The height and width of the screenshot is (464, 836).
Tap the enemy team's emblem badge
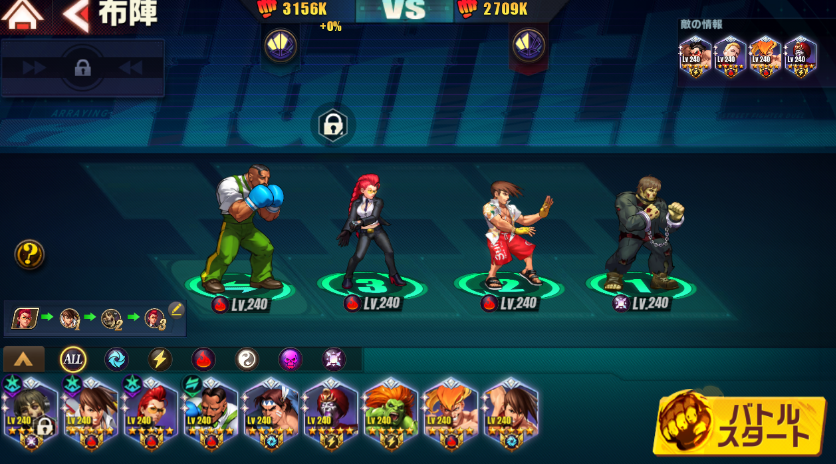[x=527, y=45]
